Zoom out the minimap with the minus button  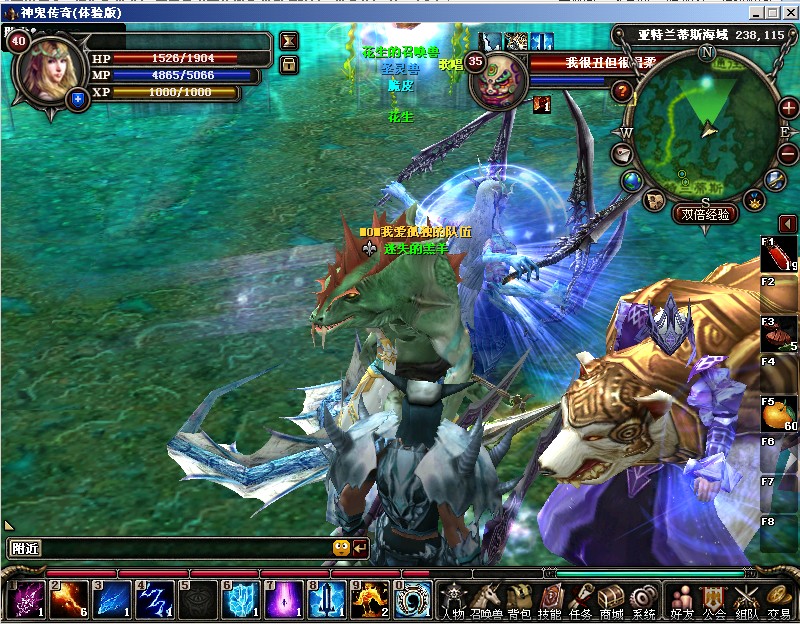[788, 154]
